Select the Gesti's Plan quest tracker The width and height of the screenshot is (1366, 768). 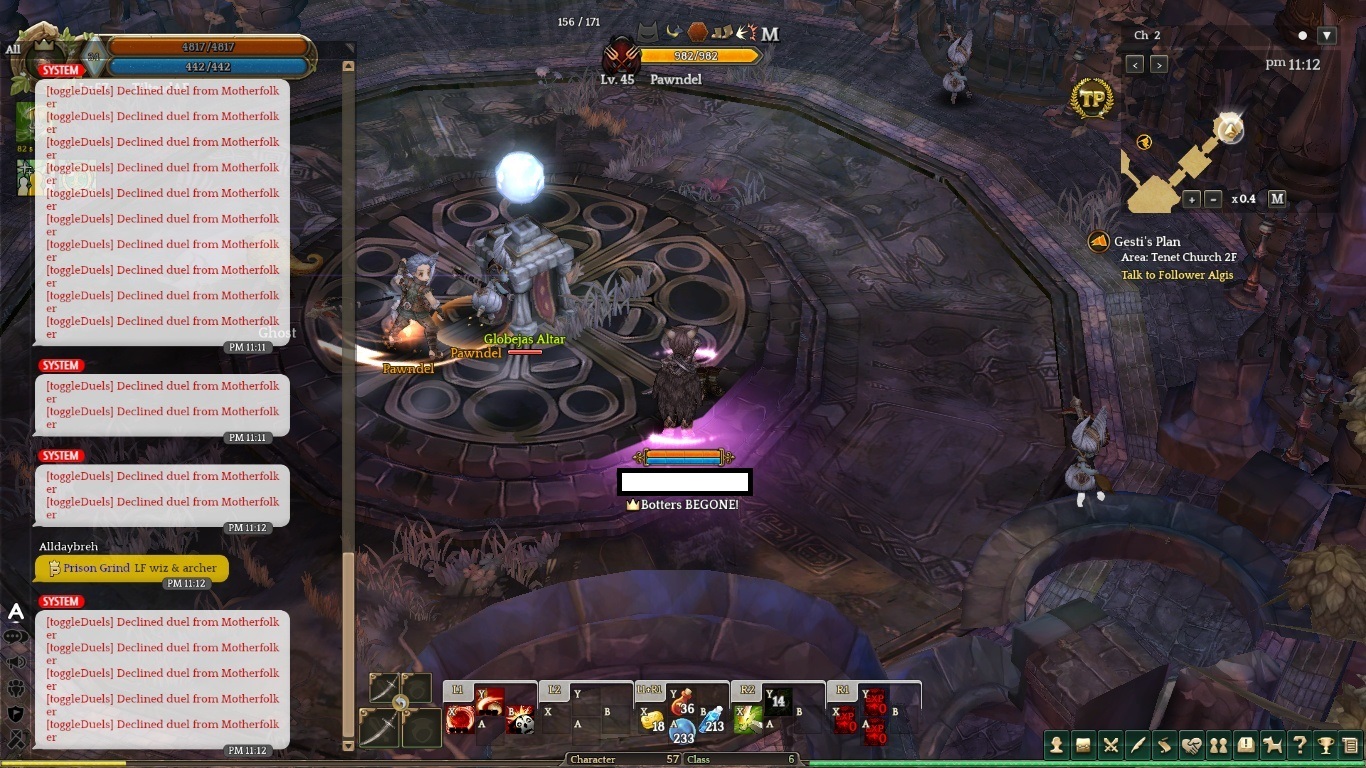coord(1147,241)
